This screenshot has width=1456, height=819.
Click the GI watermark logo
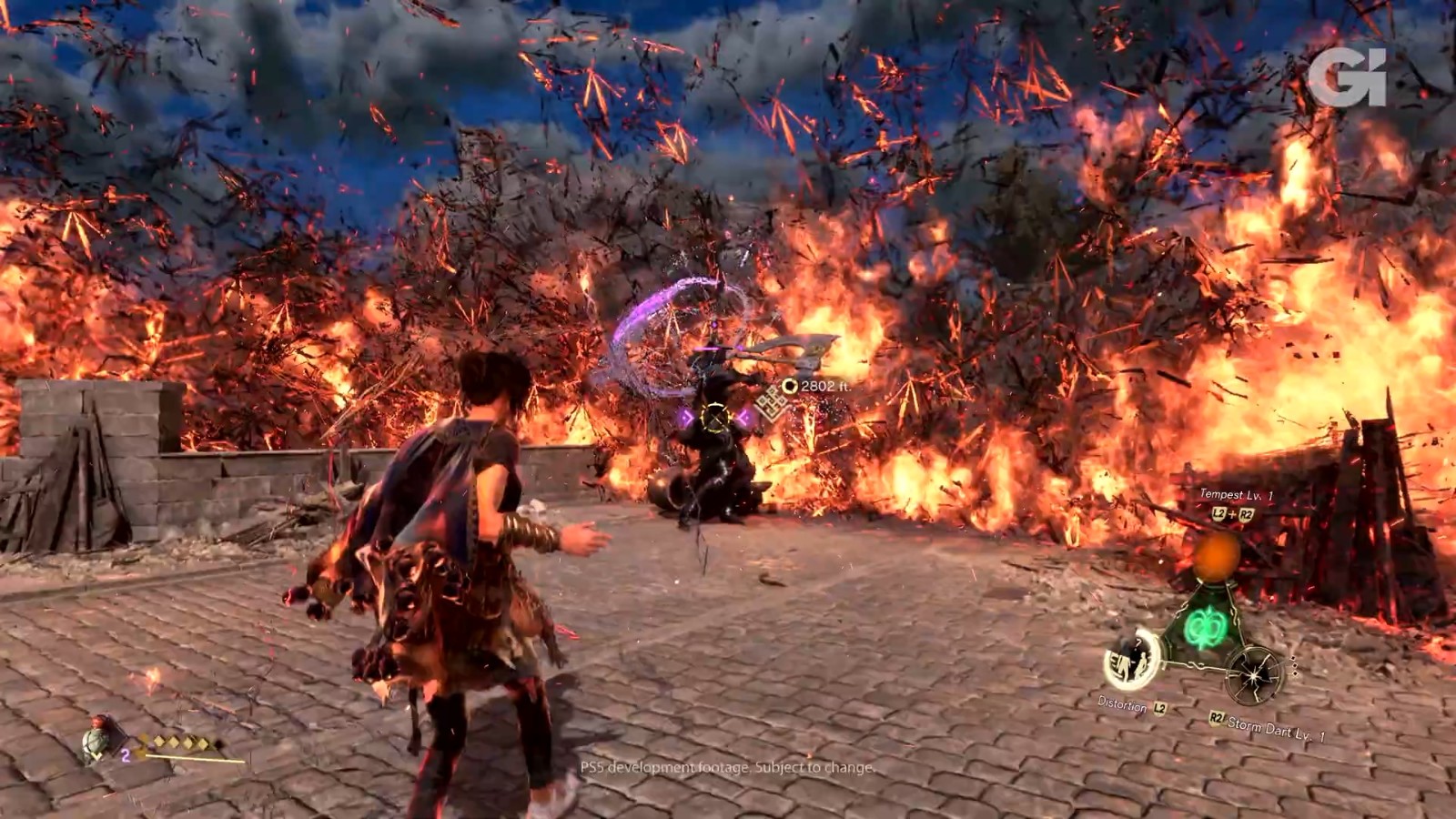pyautogui.click(x=1348, y=76)
